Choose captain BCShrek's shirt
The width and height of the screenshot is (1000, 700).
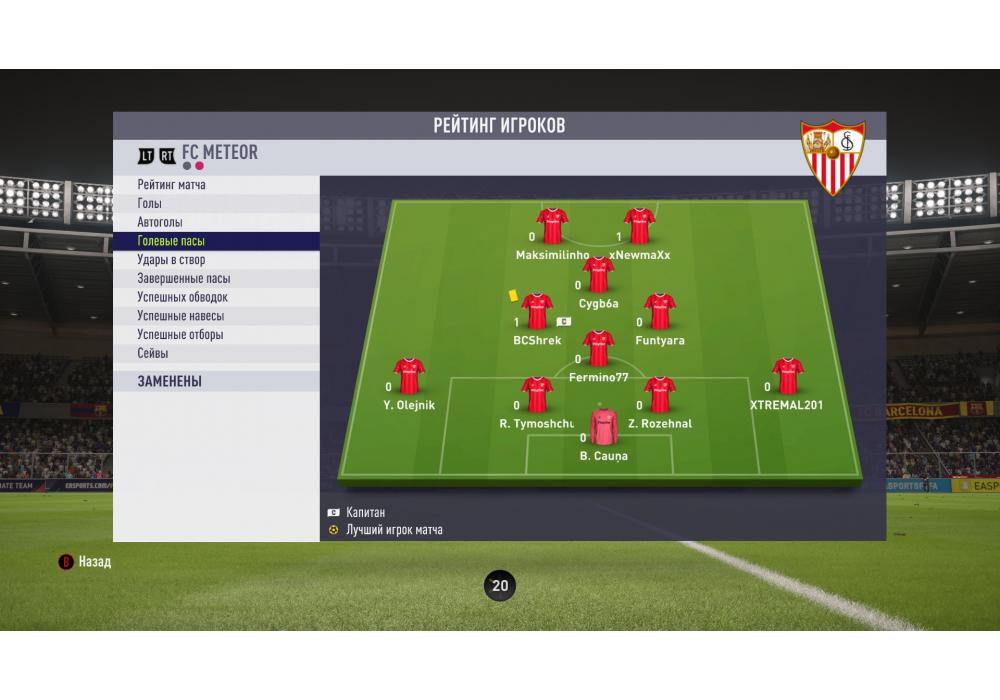[x=537, y=311]
